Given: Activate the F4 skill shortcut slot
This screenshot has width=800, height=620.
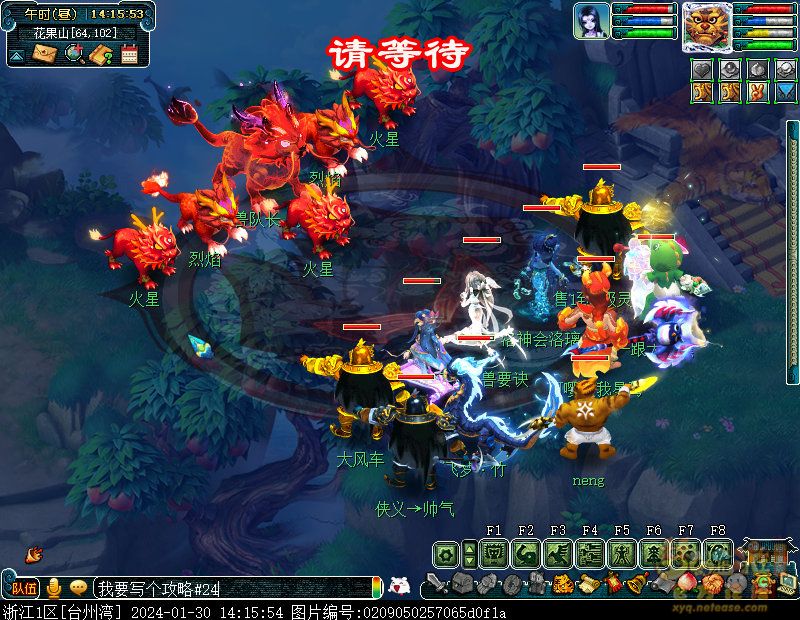Looking at the screenshot, I should click(590, 553).
